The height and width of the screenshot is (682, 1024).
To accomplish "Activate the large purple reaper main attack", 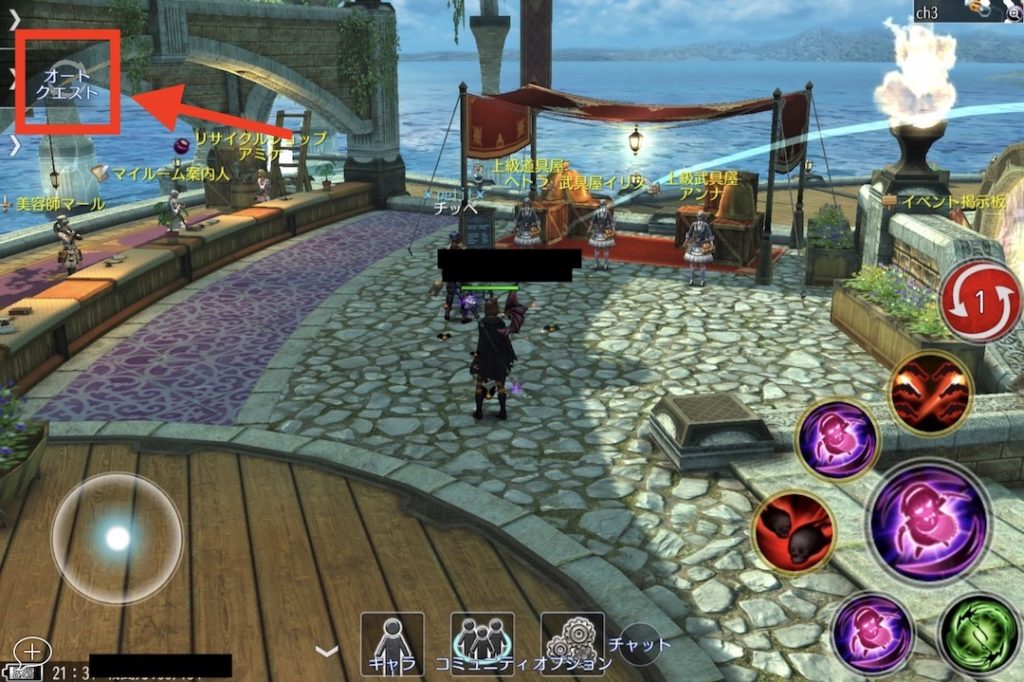I will pos(928,522).
